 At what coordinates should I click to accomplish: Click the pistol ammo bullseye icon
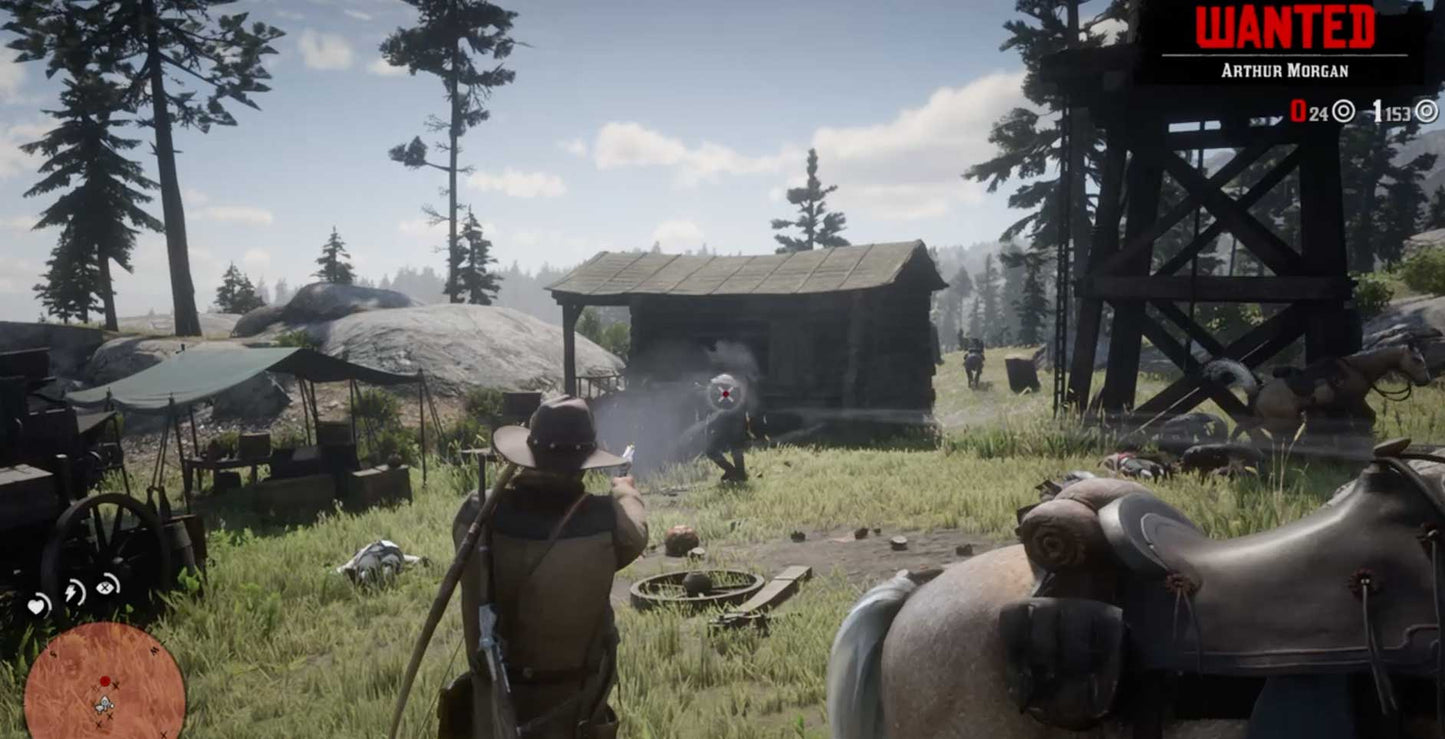click(1343, 111)
